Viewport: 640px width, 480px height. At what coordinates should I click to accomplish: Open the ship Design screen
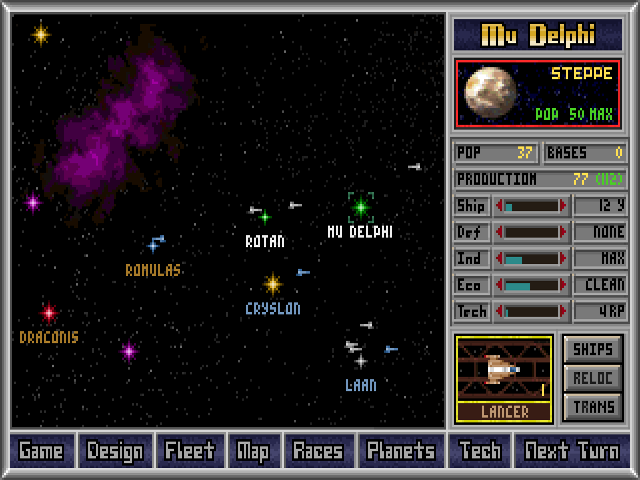[x=115, y=451]
